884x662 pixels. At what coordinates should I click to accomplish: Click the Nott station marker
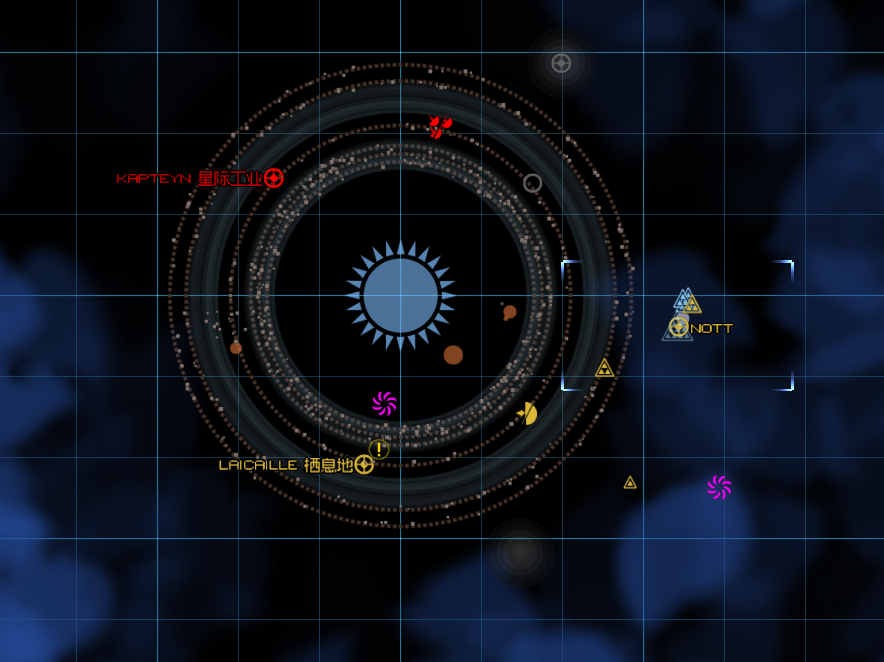(x=679, y=326)
